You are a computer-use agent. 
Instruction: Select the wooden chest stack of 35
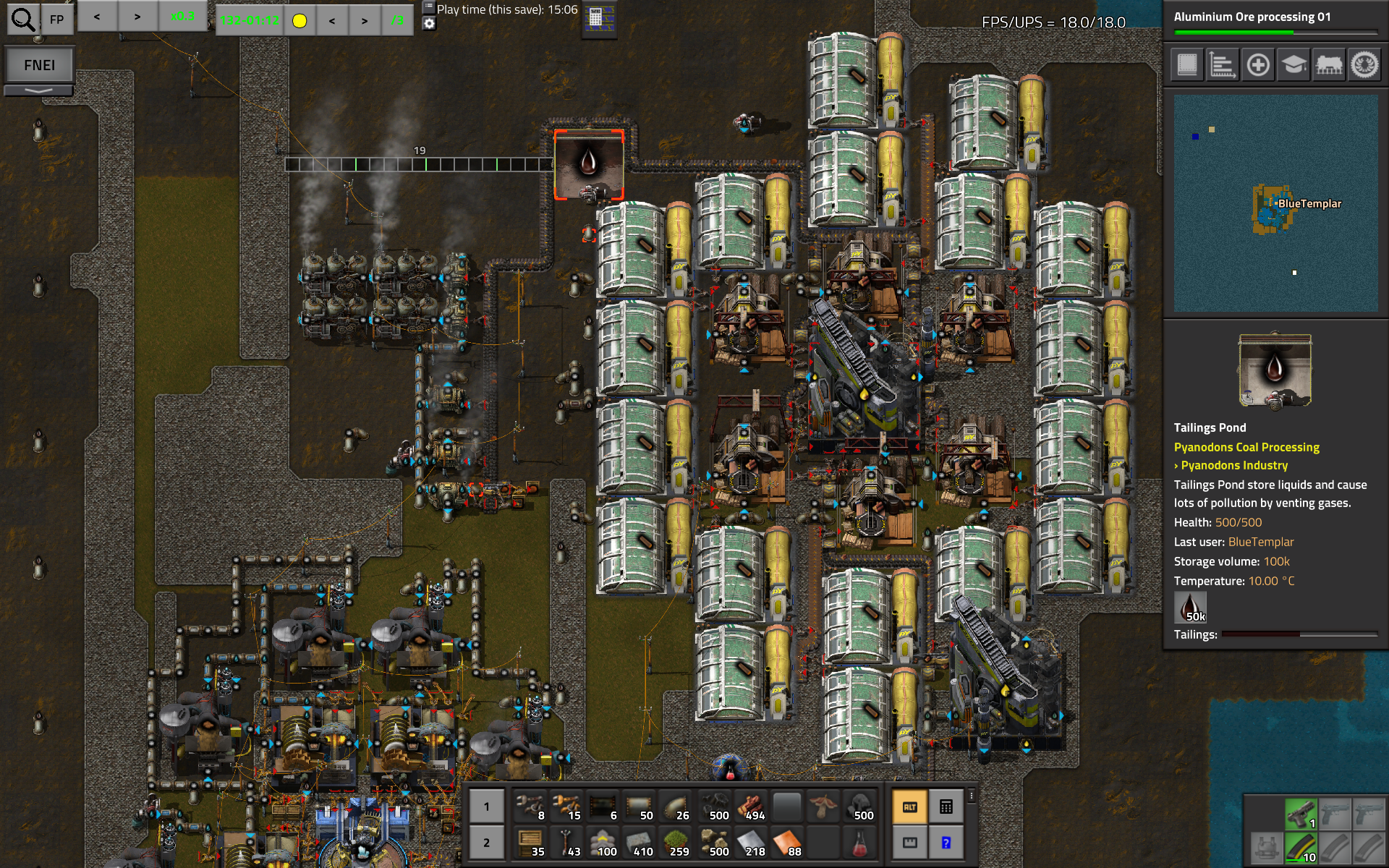pos(530,843)
